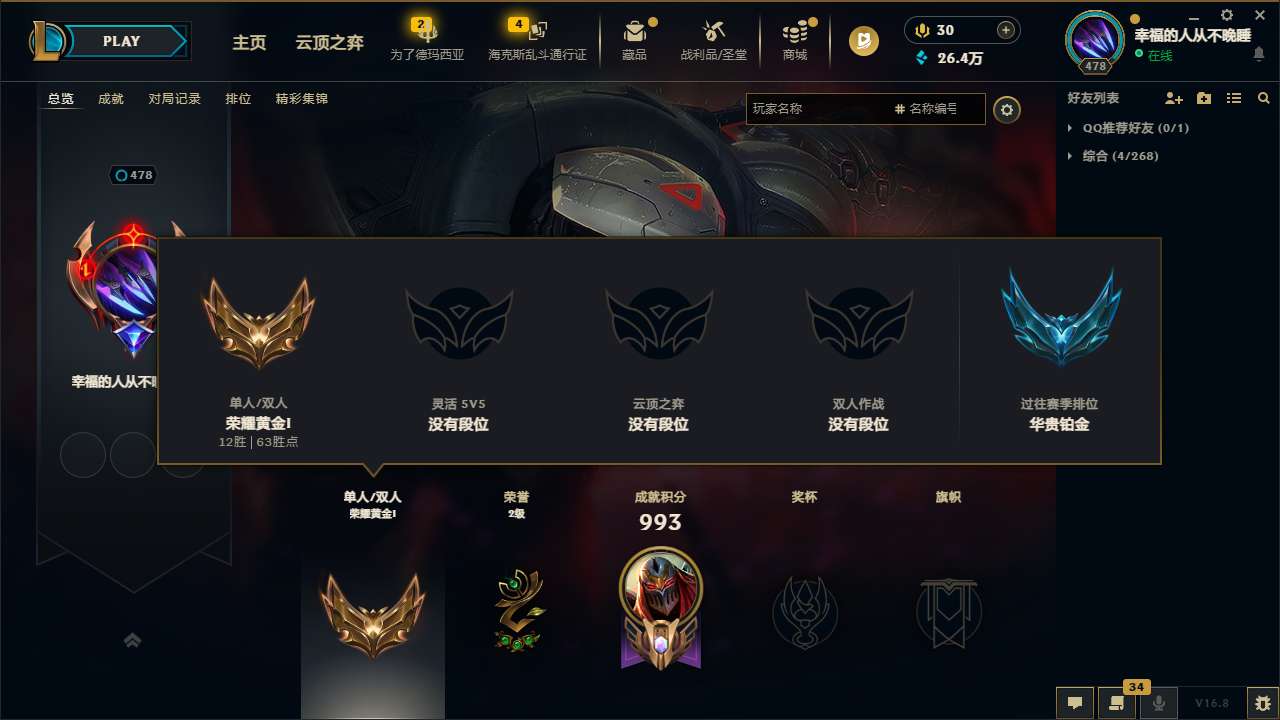The height and width of the screenshot is (720, 1280).
Task: Click the PLAY button
Action: point(122,41)
